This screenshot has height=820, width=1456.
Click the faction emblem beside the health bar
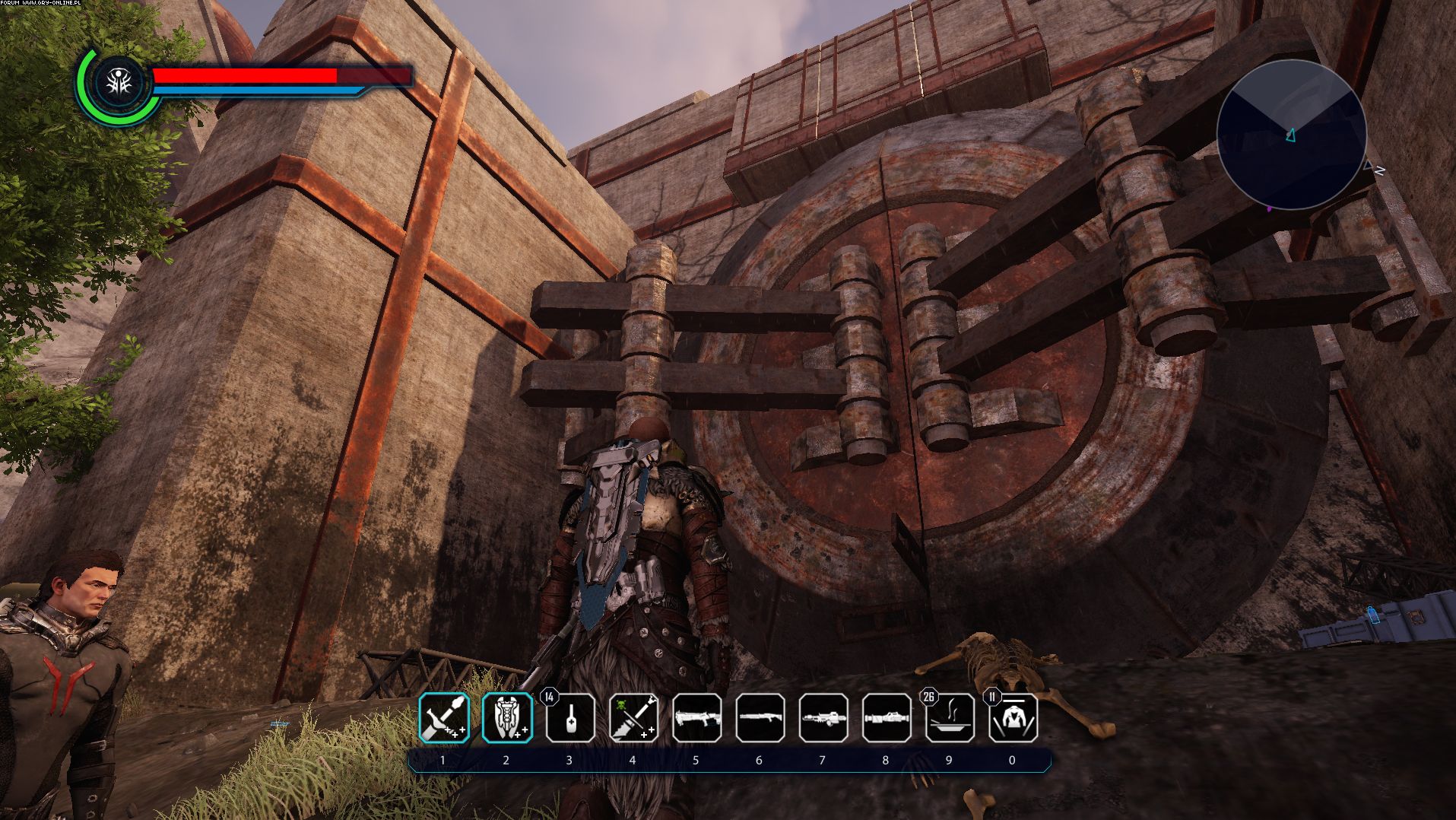pos(119,84)
